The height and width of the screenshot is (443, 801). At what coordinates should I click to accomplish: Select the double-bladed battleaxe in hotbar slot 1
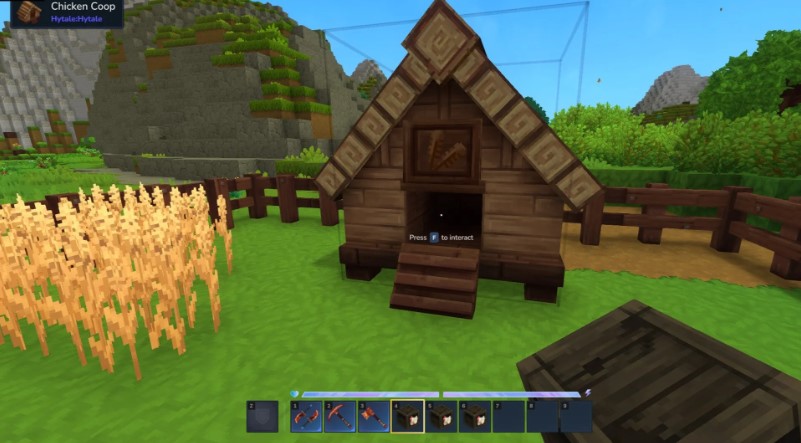pyautogui.click(x=306, y=416)
